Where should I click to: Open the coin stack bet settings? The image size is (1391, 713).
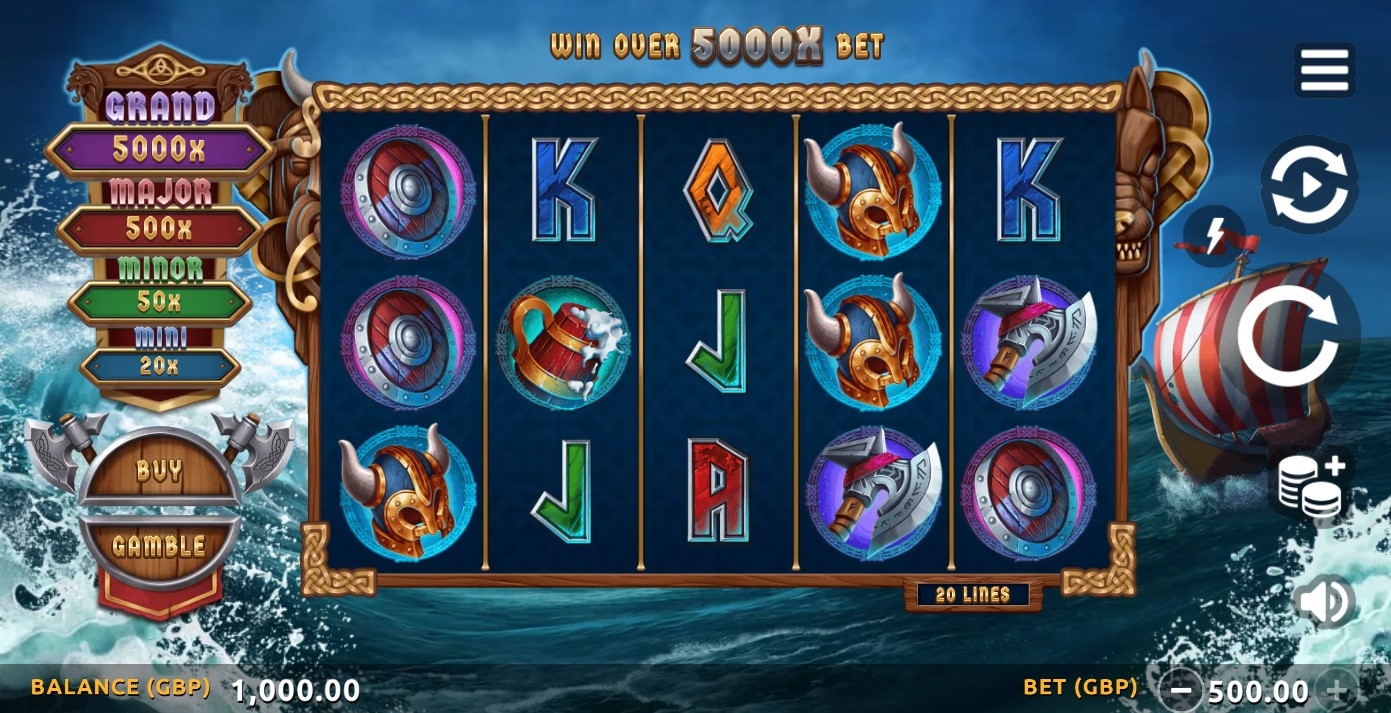1313,484
